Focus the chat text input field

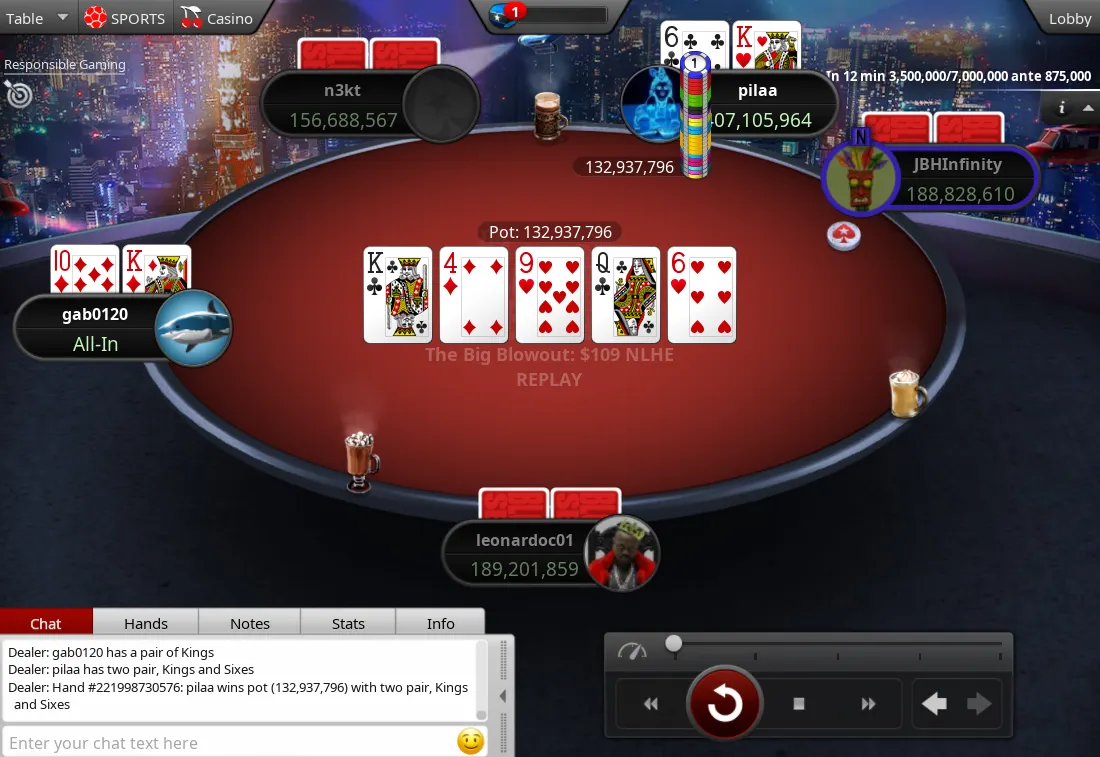point(228,743)
